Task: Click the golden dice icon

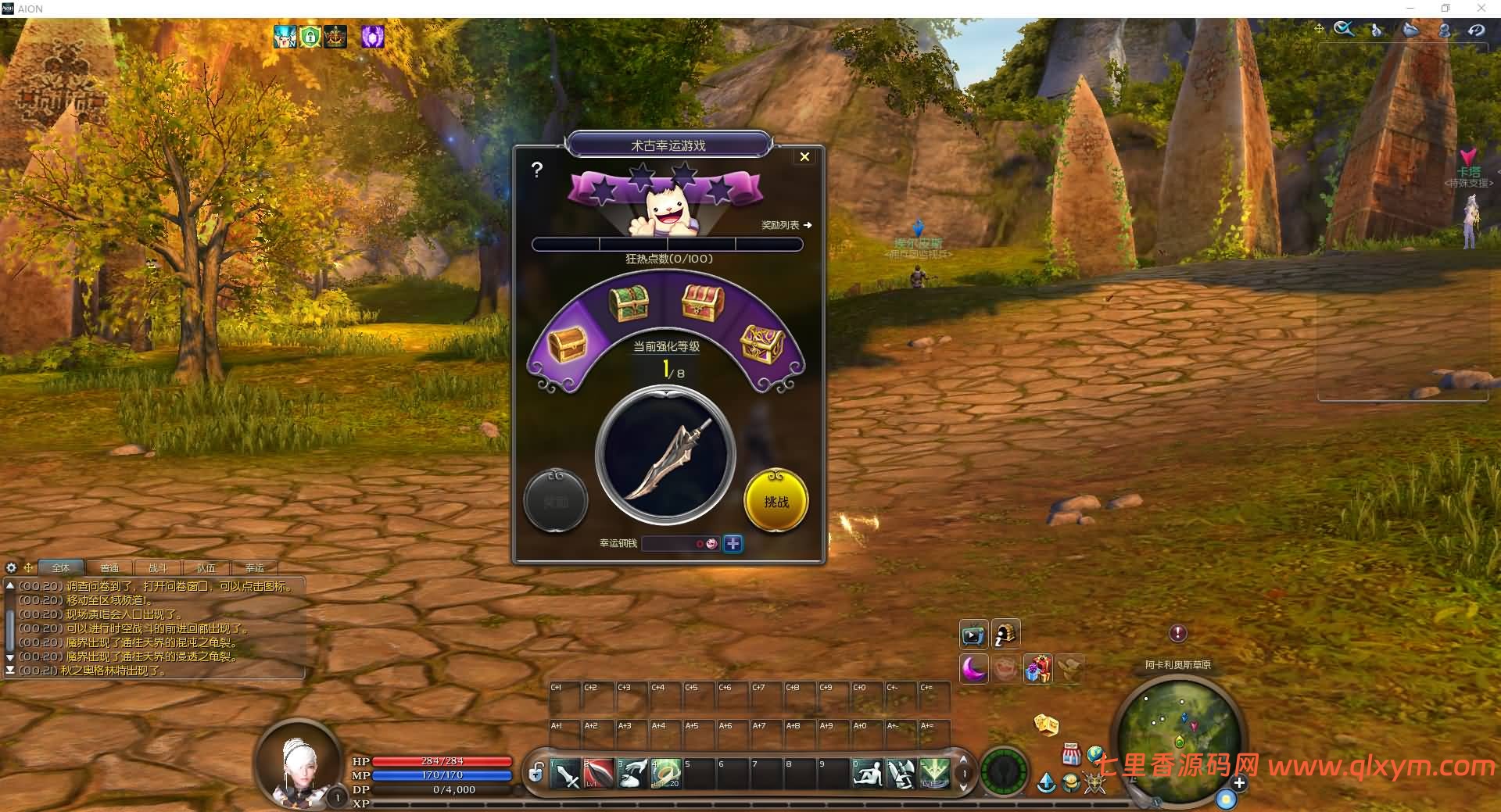Action: [1046, 724]
